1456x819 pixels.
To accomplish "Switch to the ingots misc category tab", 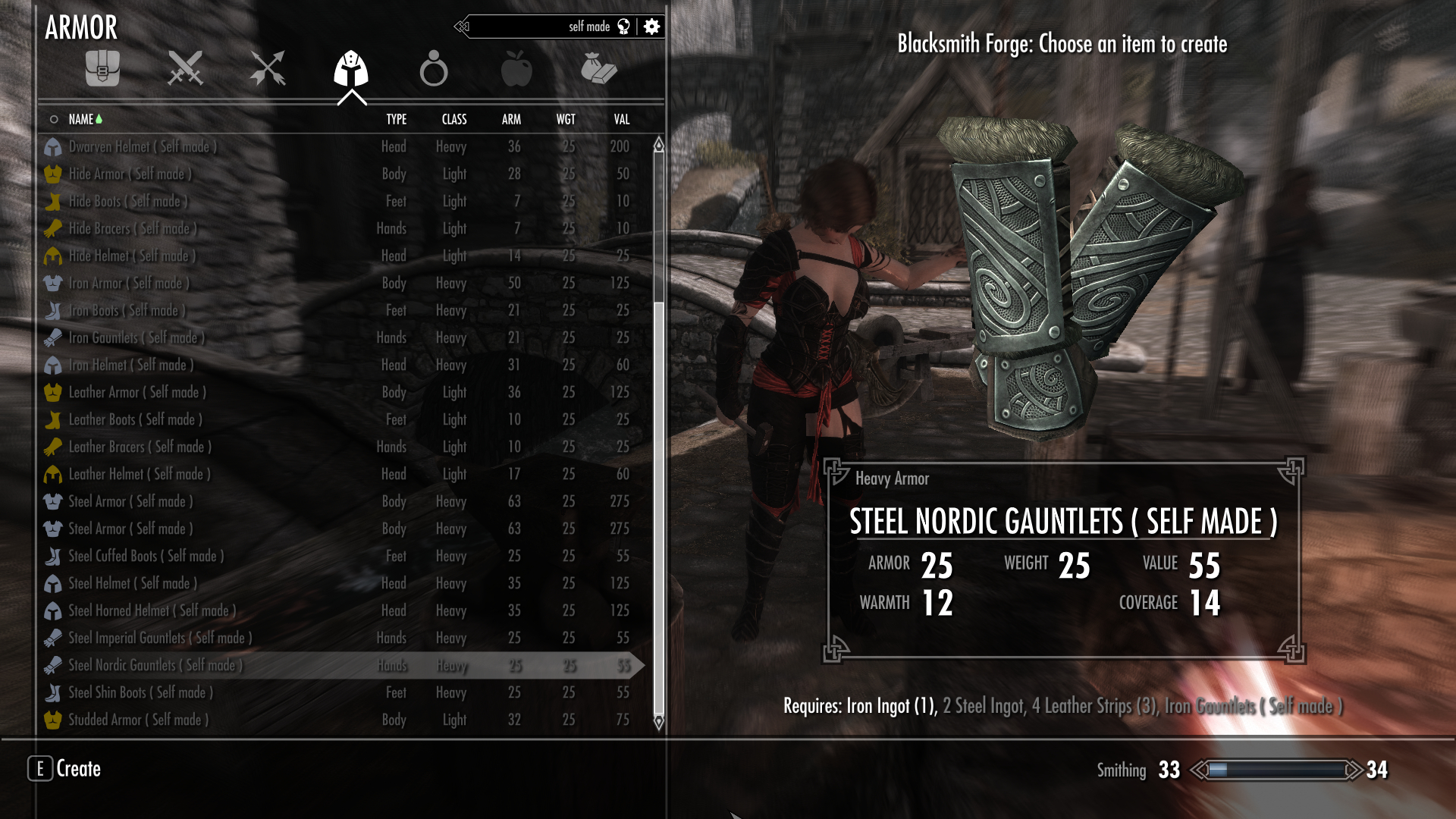I will tap(598, 69).
